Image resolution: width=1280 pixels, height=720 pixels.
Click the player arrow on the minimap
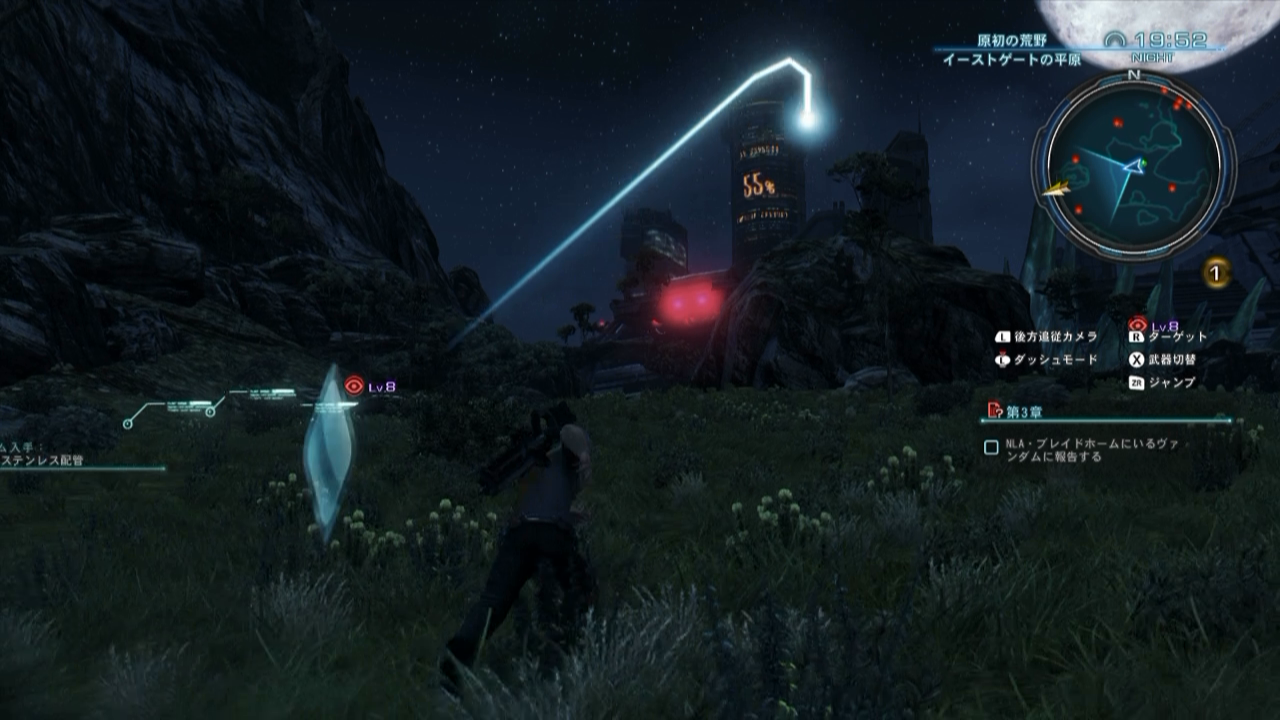click(x=1132, y=167)
